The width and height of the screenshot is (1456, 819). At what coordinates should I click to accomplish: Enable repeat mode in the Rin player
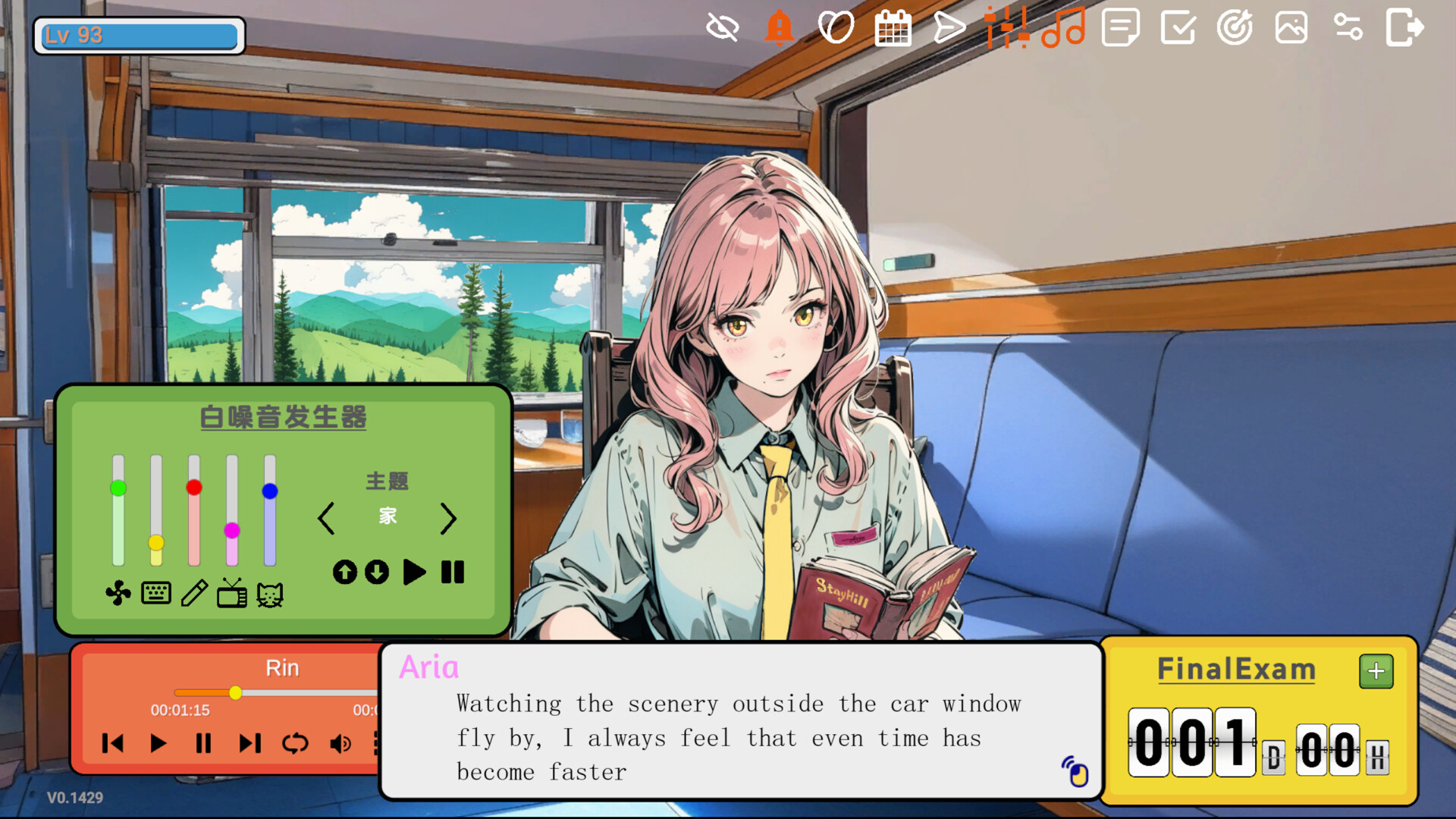click(296, 744)
